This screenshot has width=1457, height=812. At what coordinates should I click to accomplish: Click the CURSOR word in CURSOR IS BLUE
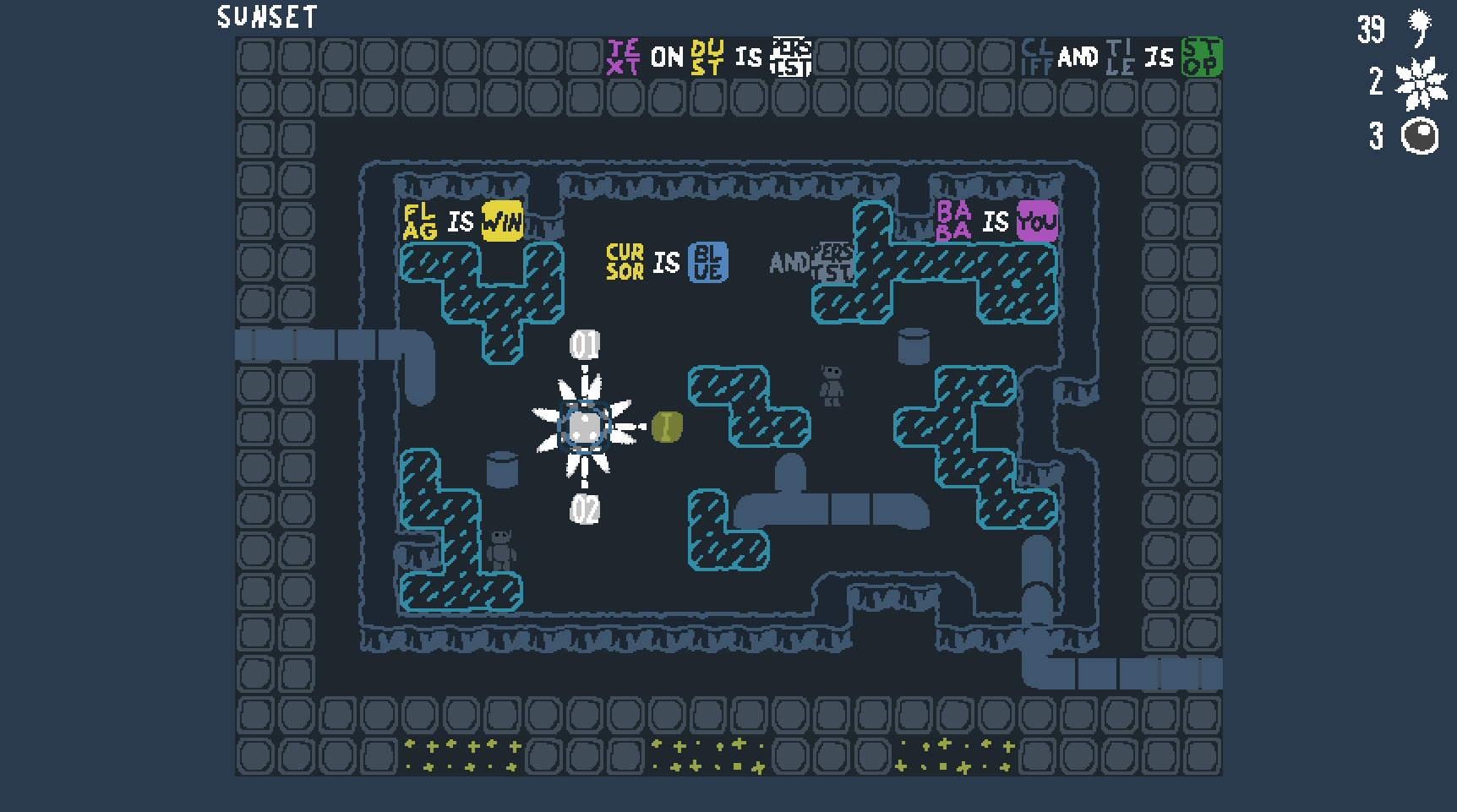pos(622,262)
